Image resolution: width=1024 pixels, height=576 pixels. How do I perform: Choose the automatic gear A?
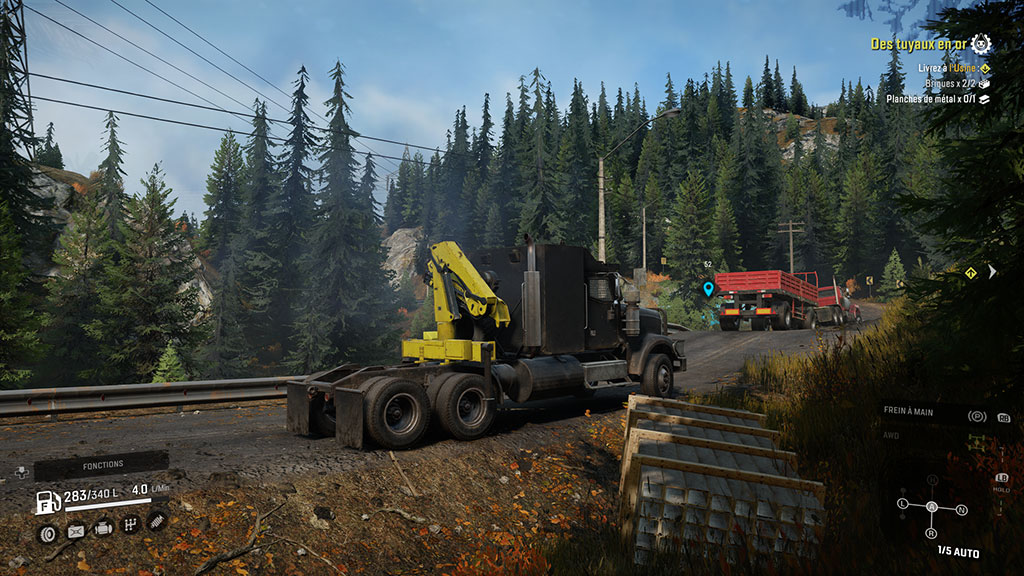(932, 506)
